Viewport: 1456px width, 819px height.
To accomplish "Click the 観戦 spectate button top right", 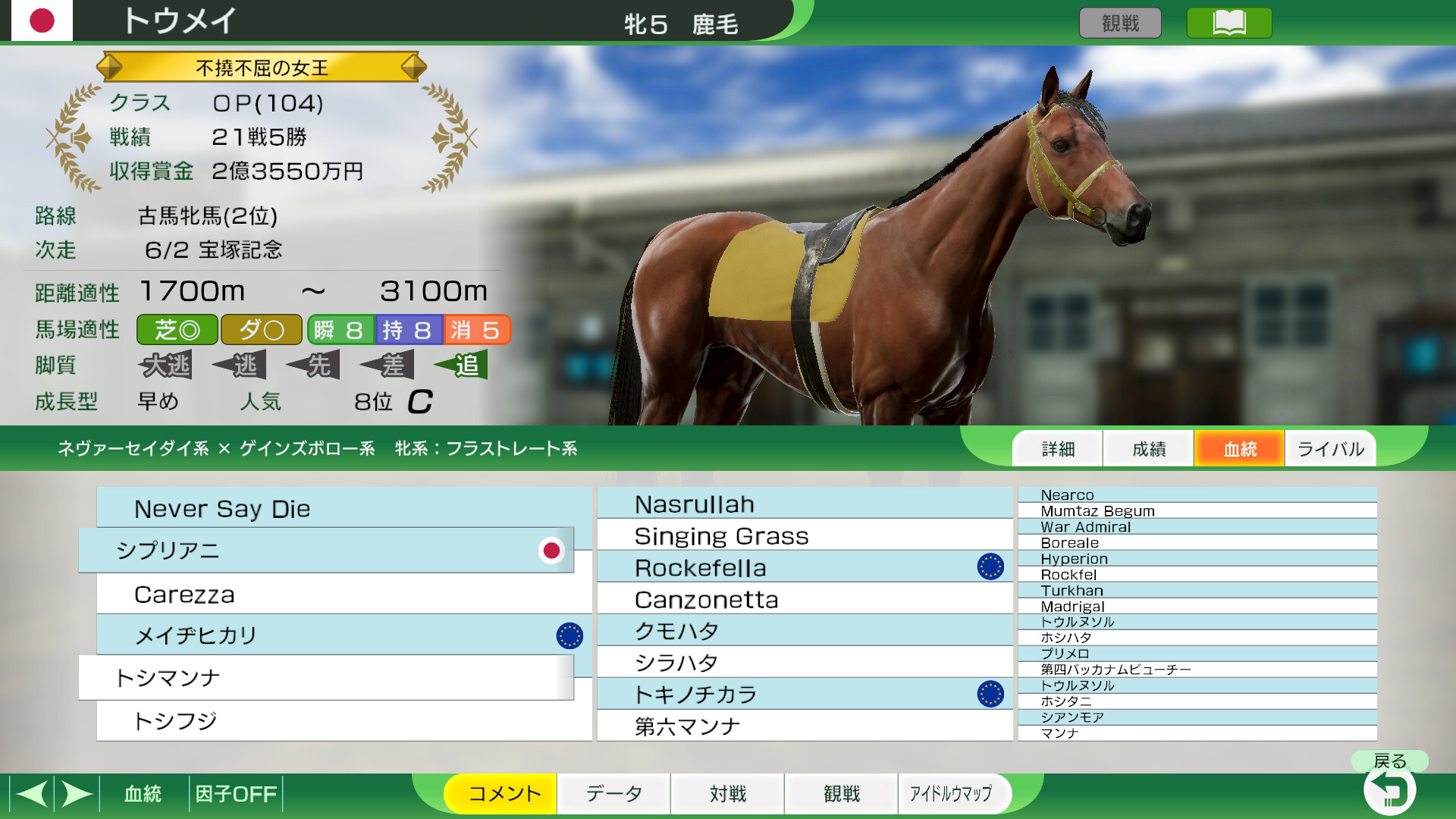I will coord(1120,23).
